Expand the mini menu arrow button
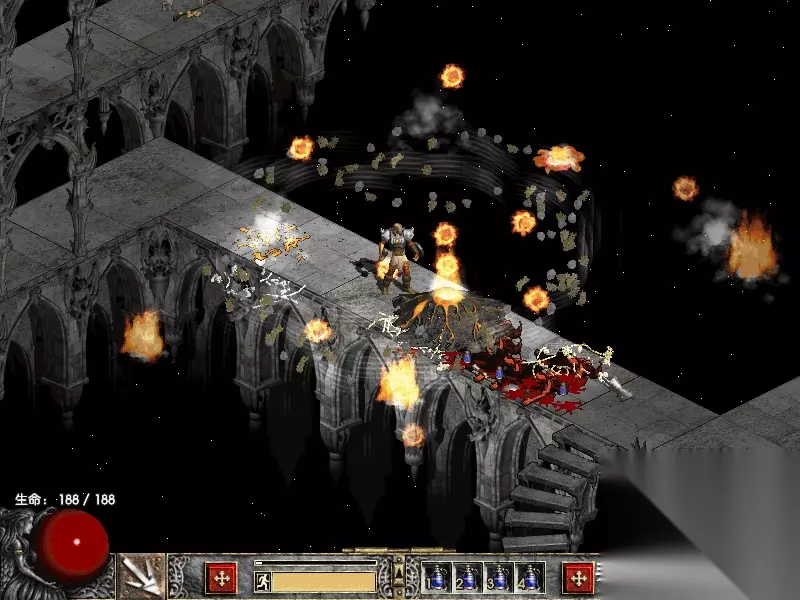This screenshot has width=800, height=600. coord(399,574)
